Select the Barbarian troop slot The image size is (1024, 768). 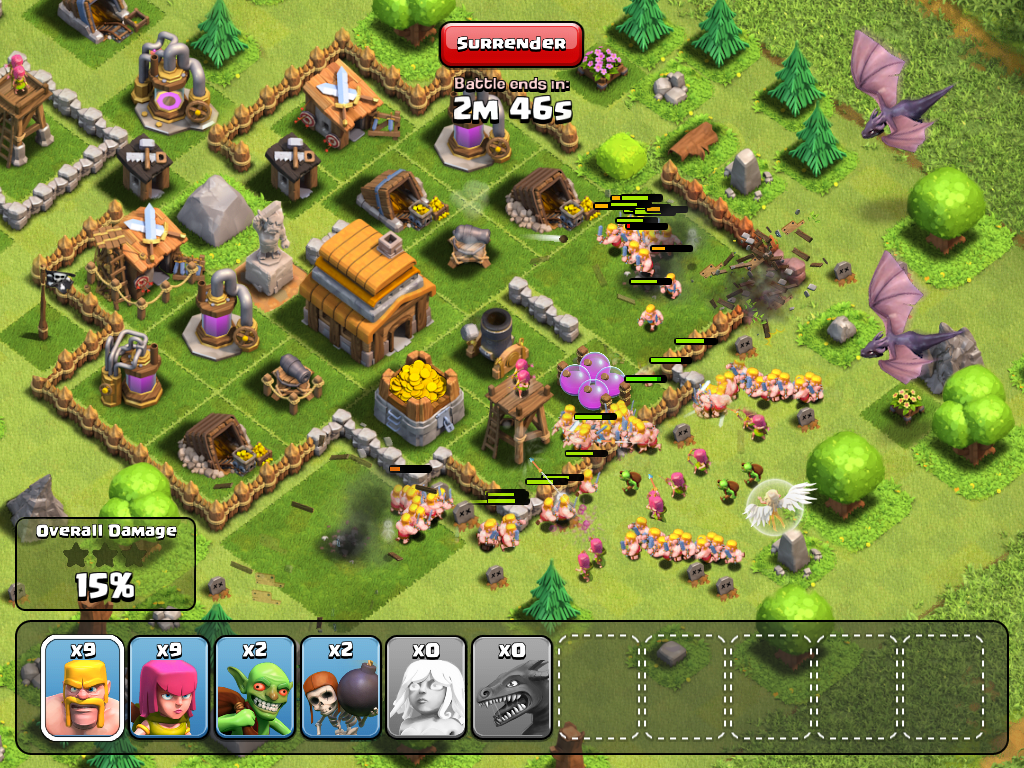[83, 687]
